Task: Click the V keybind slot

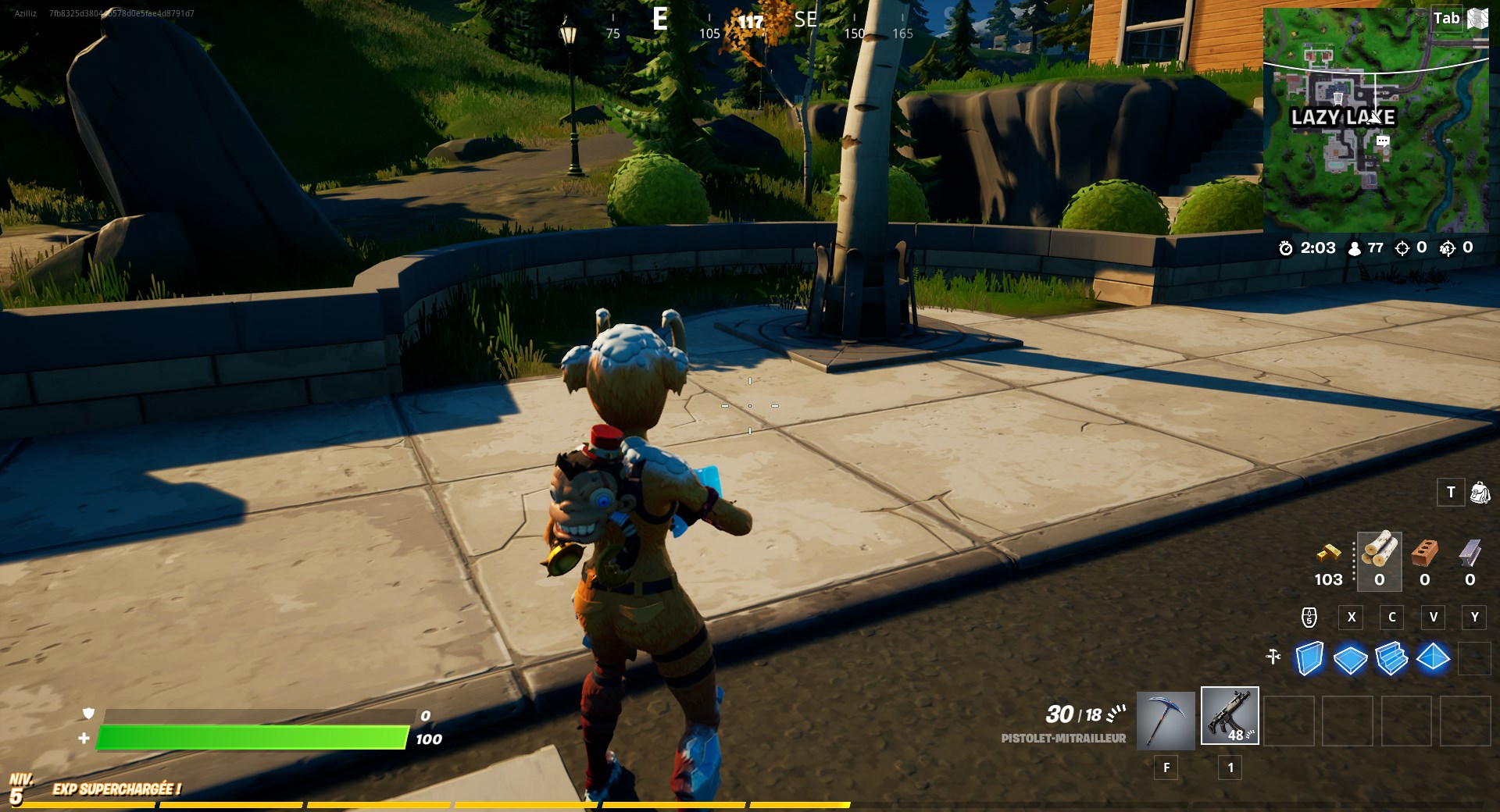Action: tap(1434, 618)
